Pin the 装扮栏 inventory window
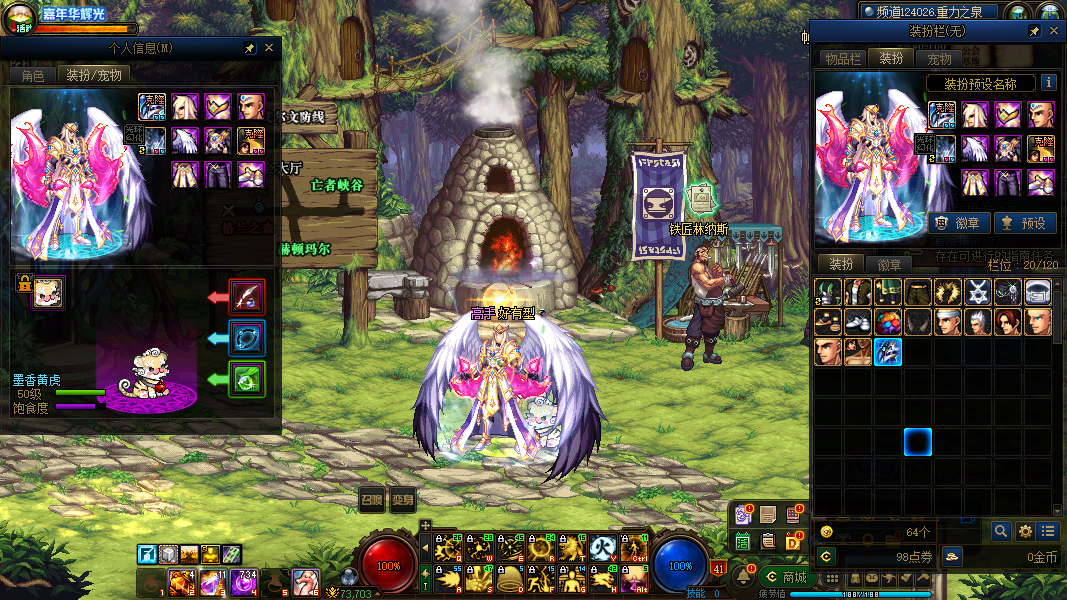This screenshot has width=1067, height=600. pos(1034,32)
